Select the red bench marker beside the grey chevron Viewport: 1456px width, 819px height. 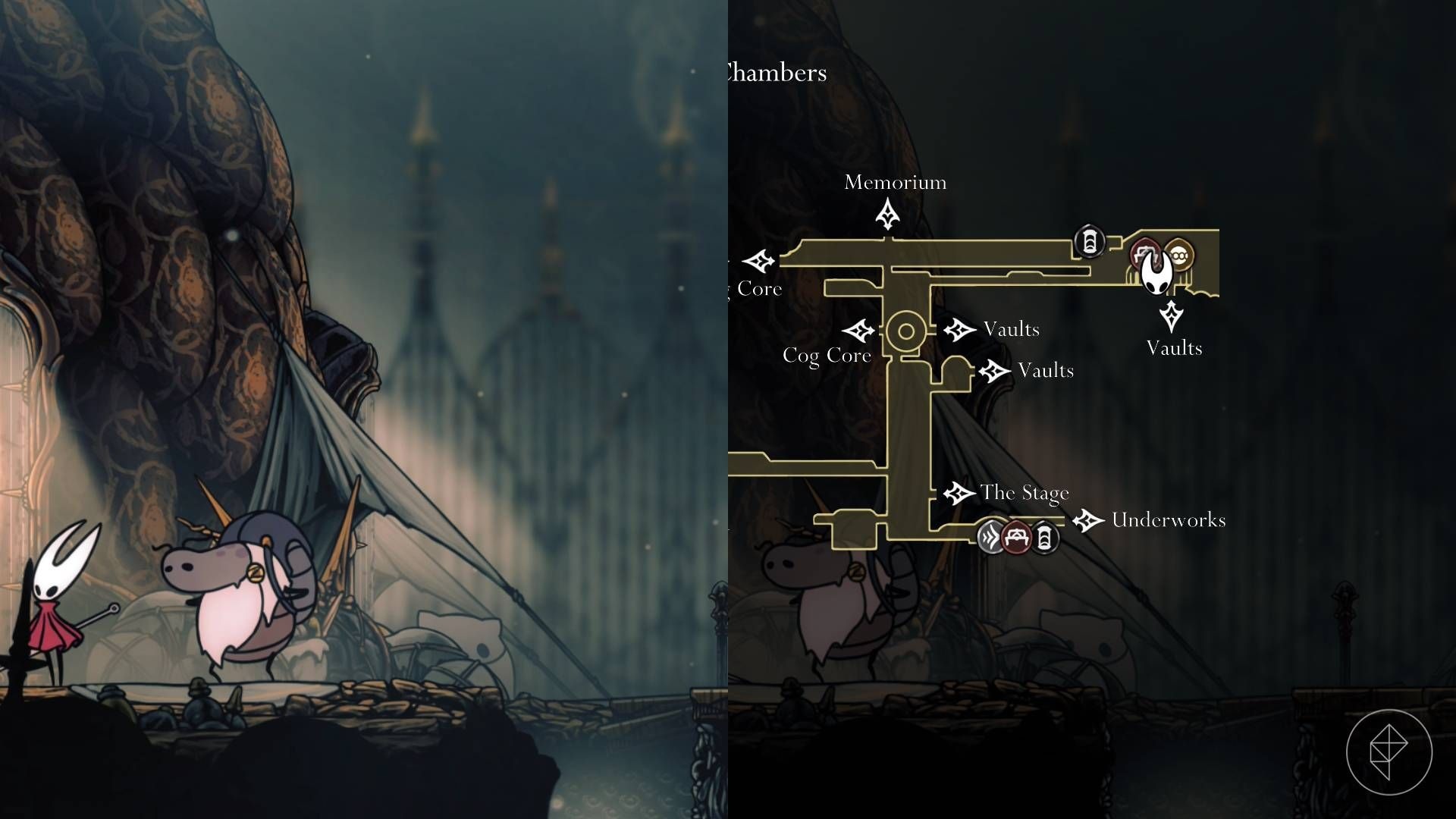pyautogui.click(x=1016, y=538)
